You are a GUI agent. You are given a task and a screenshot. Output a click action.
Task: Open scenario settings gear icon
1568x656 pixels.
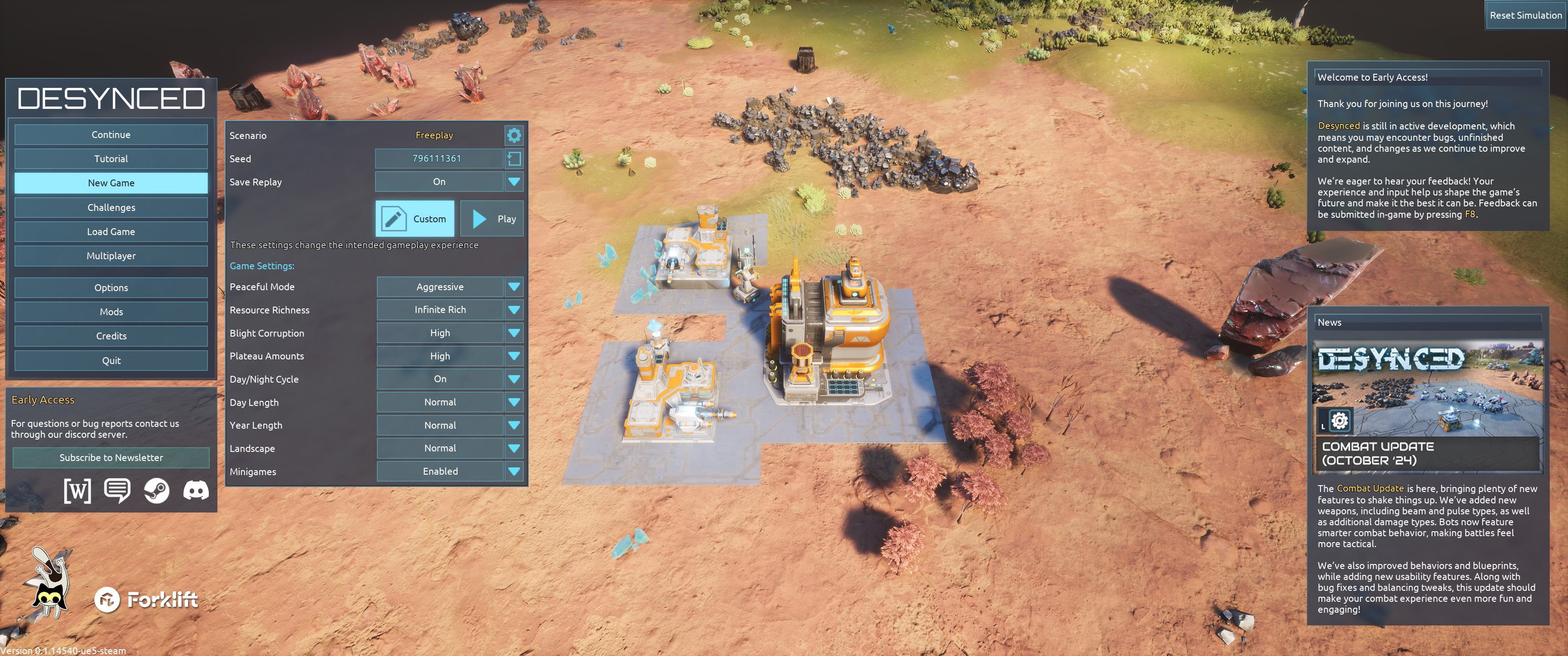(x=514, y=135)
